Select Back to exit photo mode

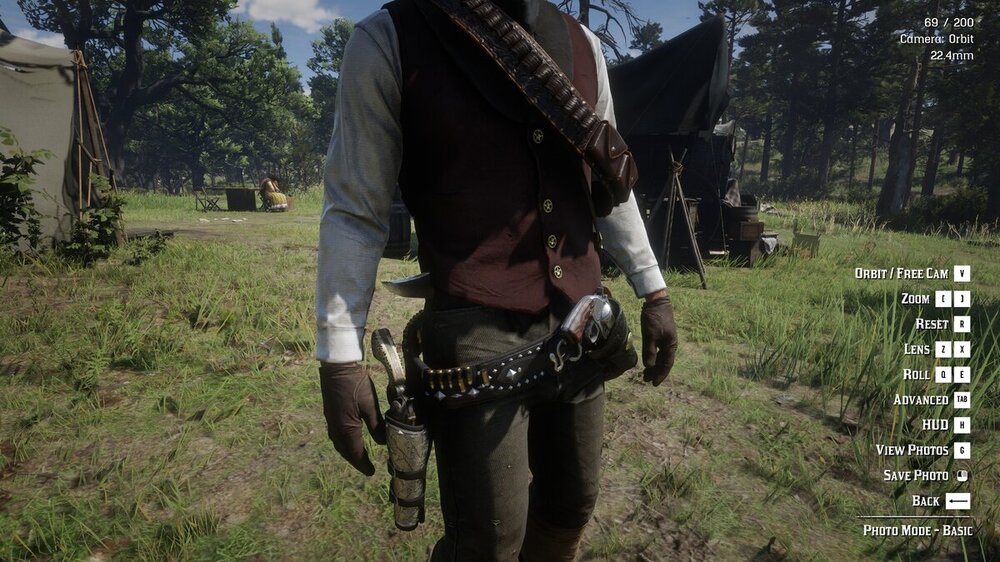point(926,501)
